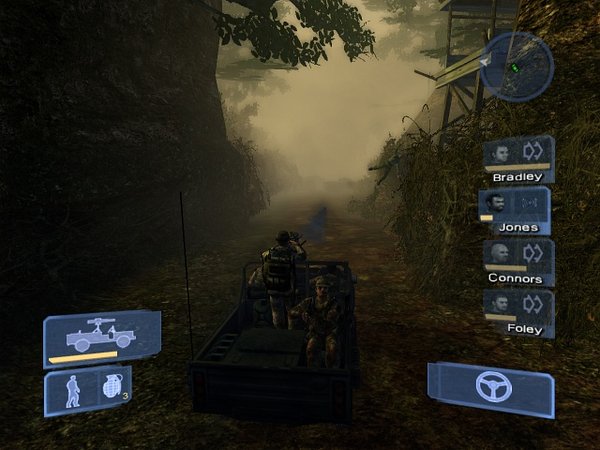Pick Foley in the squad panel

point(517,311)
